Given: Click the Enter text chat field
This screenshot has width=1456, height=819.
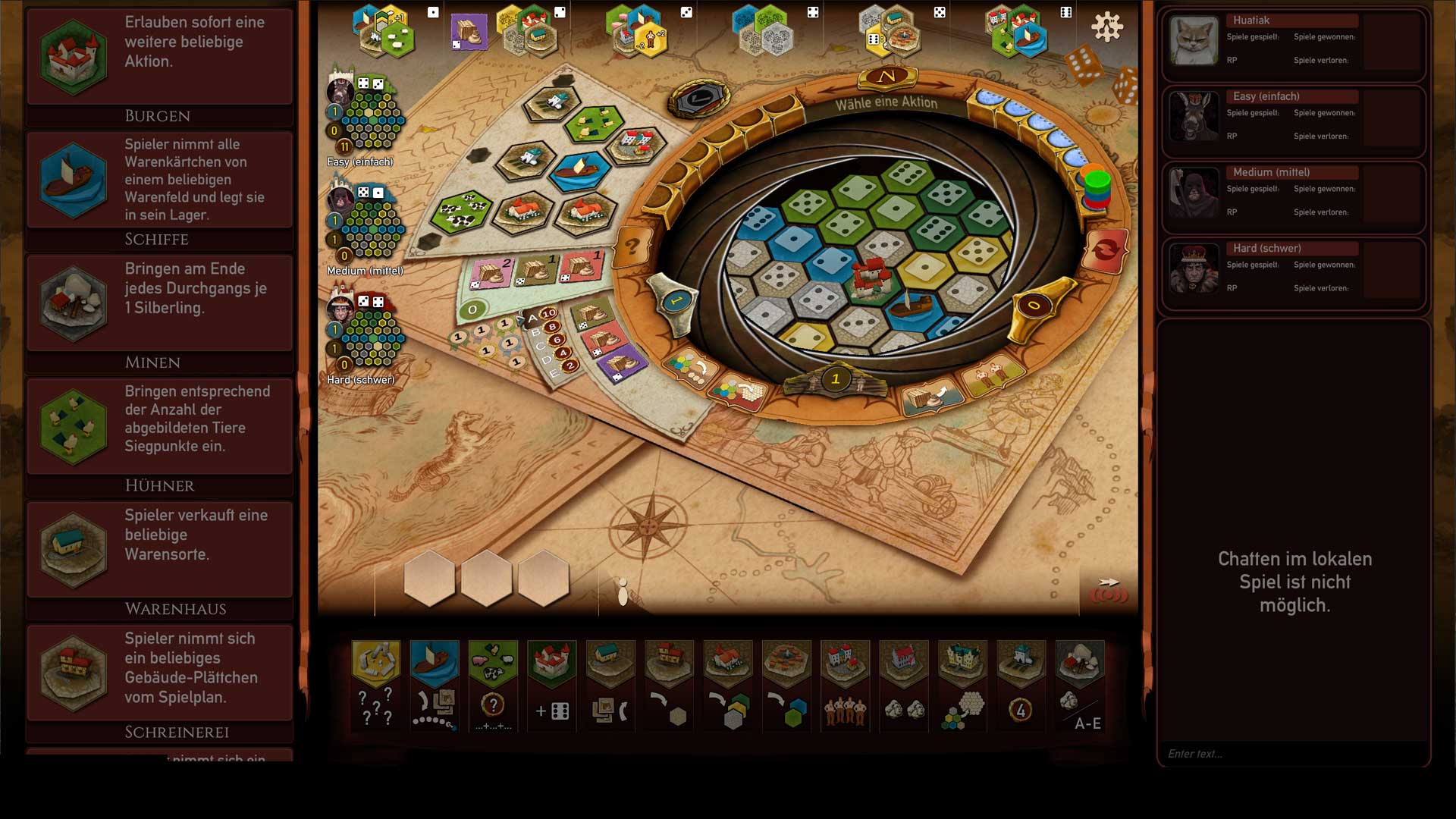Looking at the screenshot, I should (1289, 753).
